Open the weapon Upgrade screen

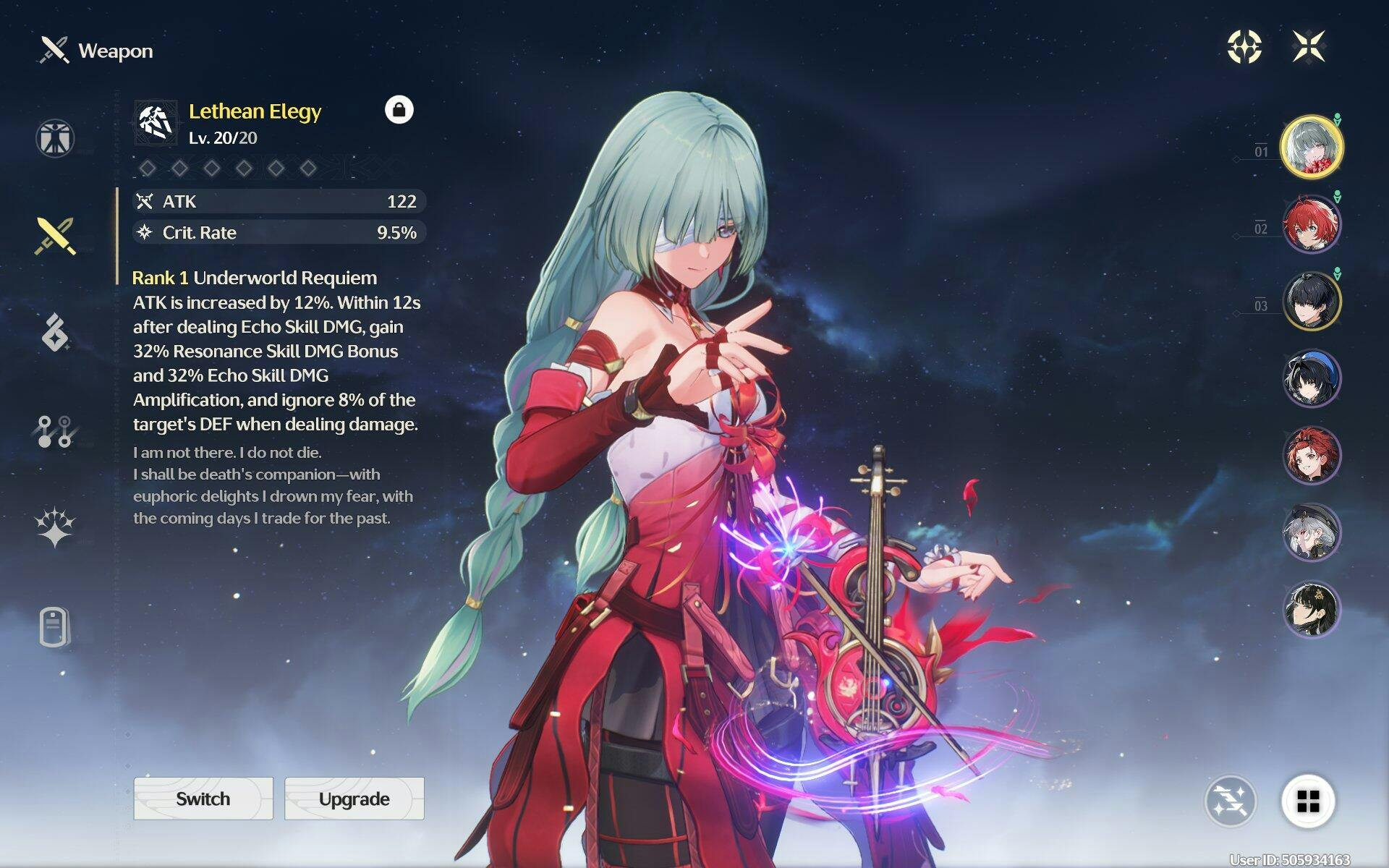(x=354, y=799)
